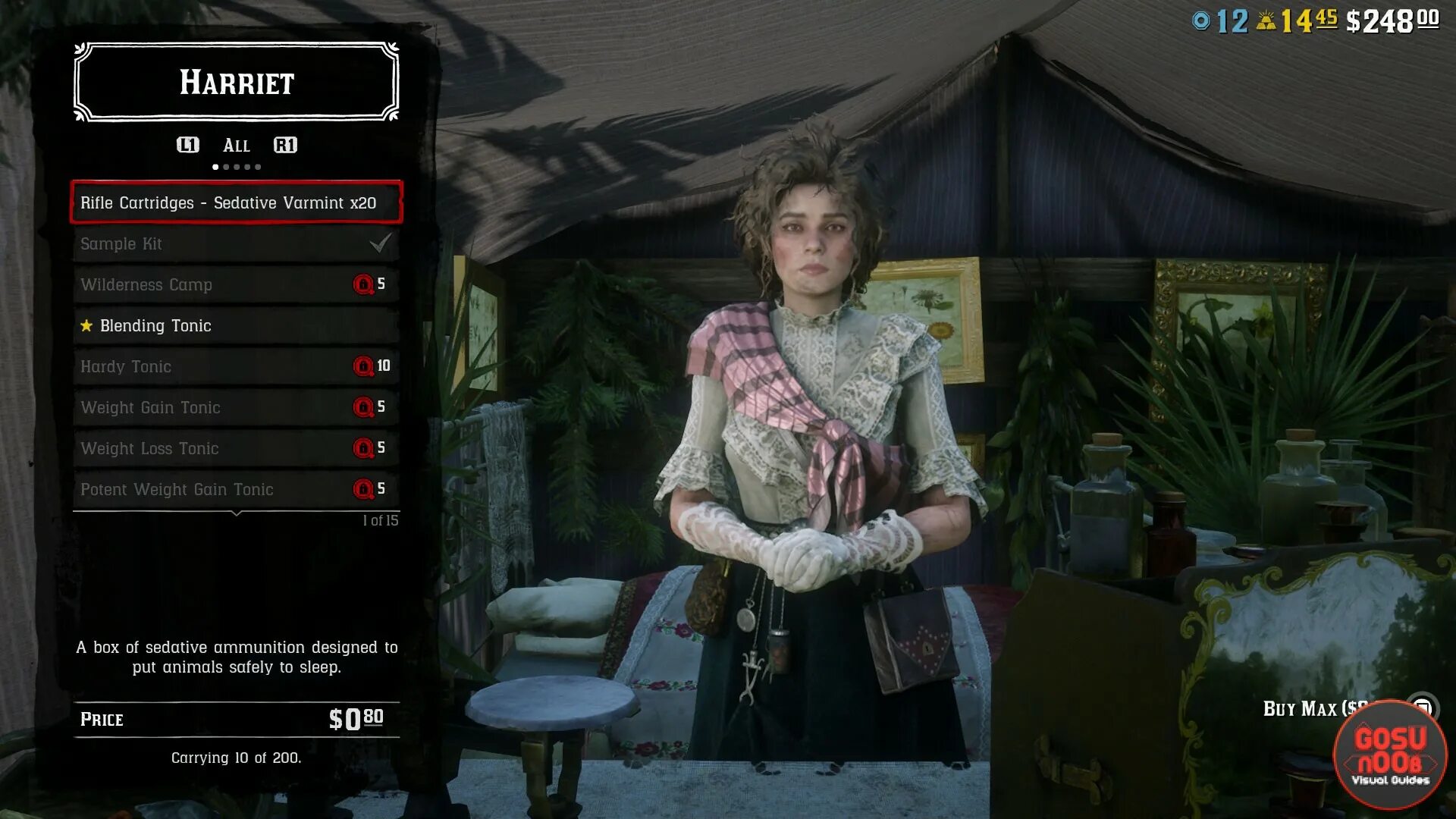Viewport: 1456px width, 819px height.
Task: Select the Wilderness Camp item
Action: click(236, 284)
